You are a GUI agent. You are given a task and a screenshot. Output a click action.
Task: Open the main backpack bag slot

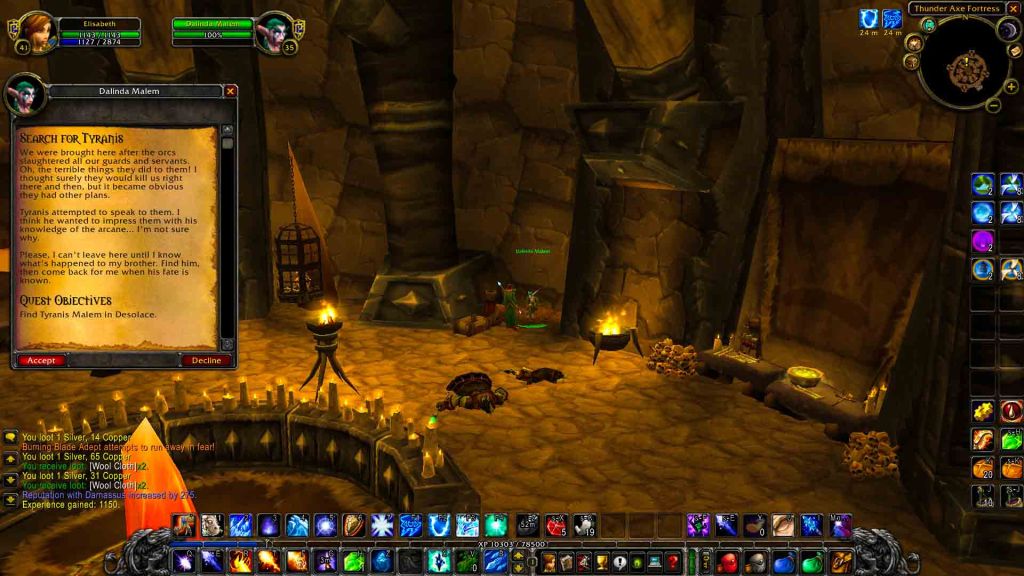tap(842, 562)
